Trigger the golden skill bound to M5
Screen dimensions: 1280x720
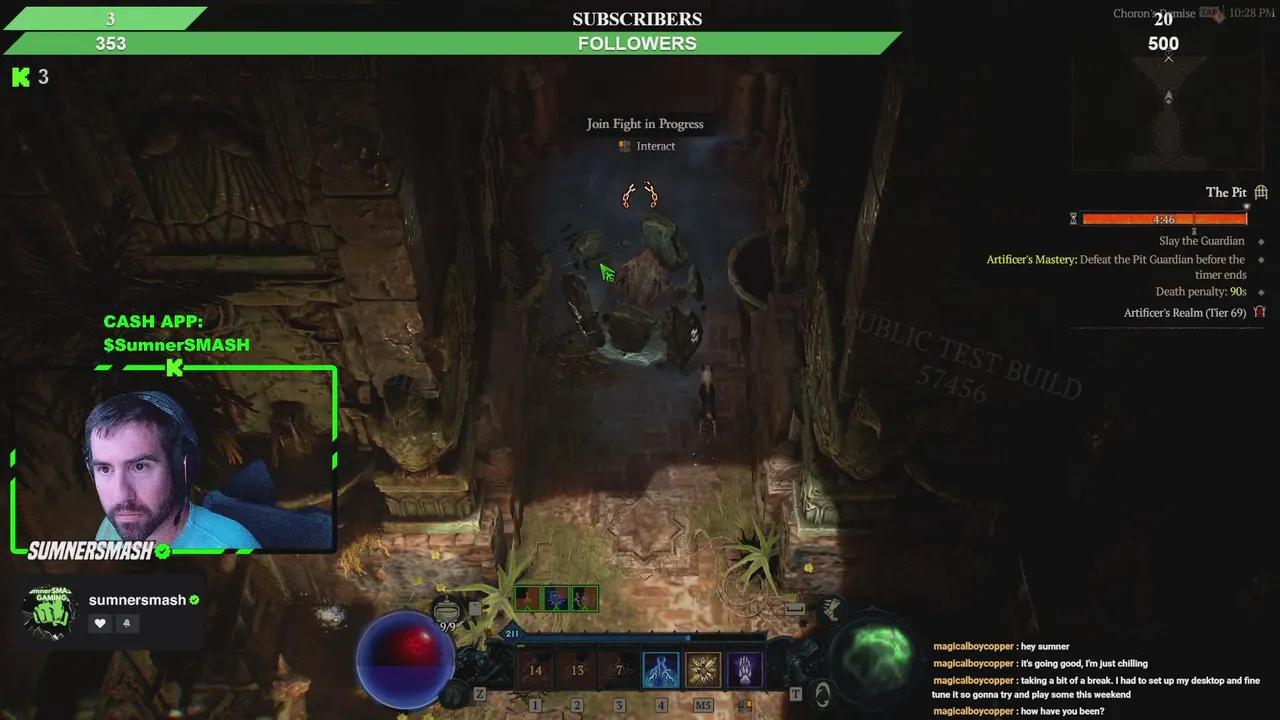click(x=703, y=670)
